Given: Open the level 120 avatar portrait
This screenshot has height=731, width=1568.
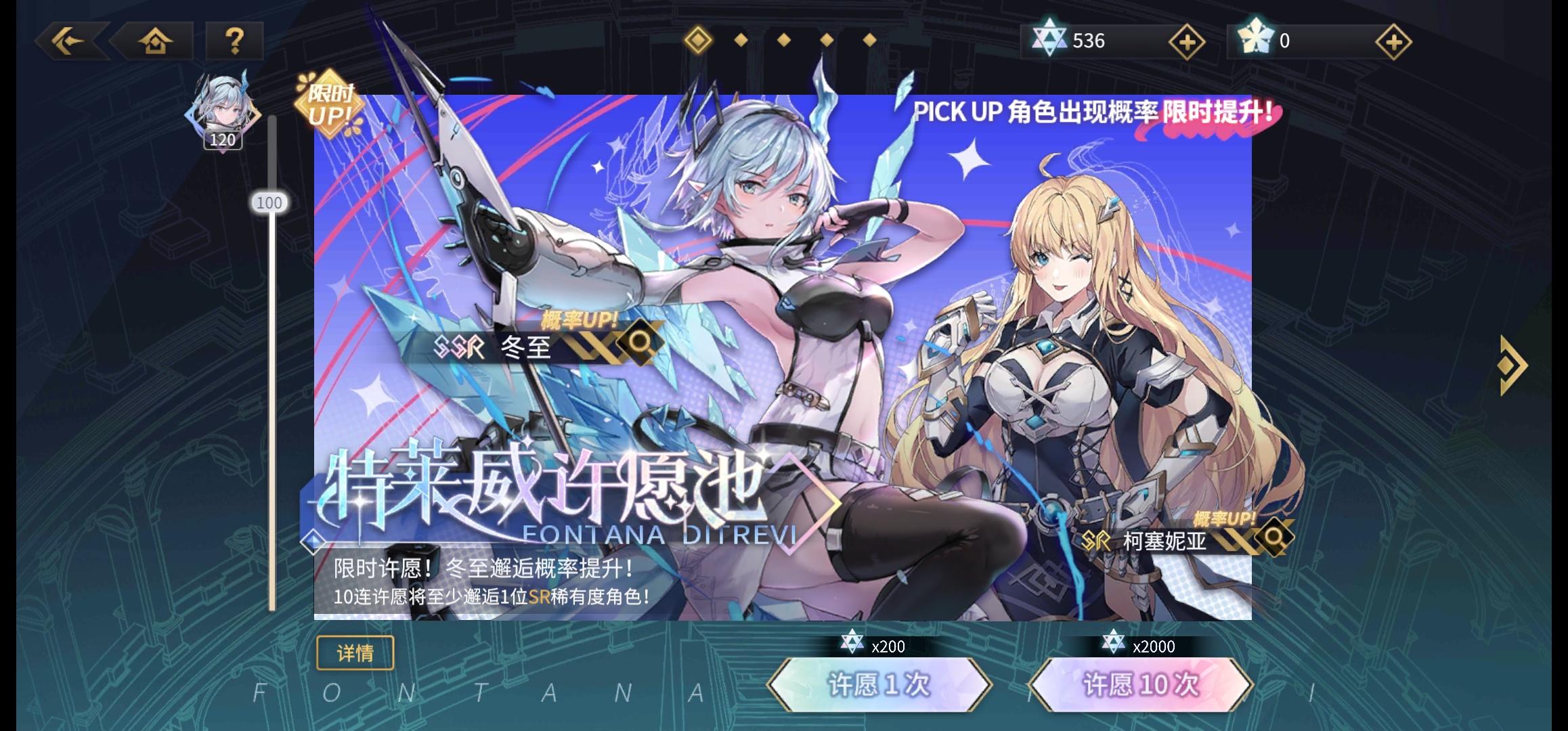Looking at the screenshot, I should [223, 112].
